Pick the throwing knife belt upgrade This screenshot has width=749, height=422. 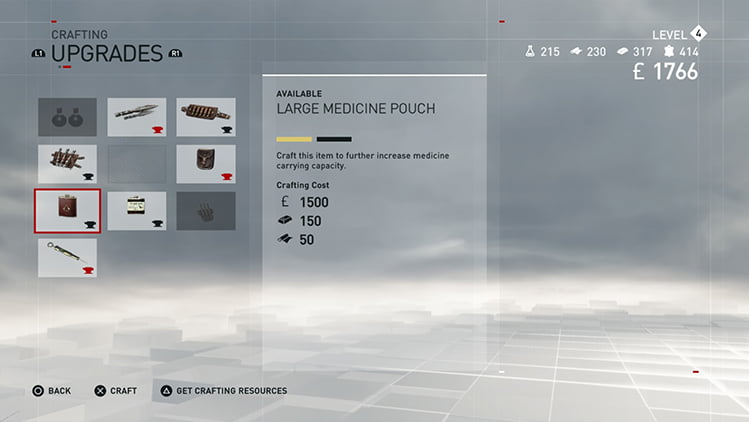(67, 164)
